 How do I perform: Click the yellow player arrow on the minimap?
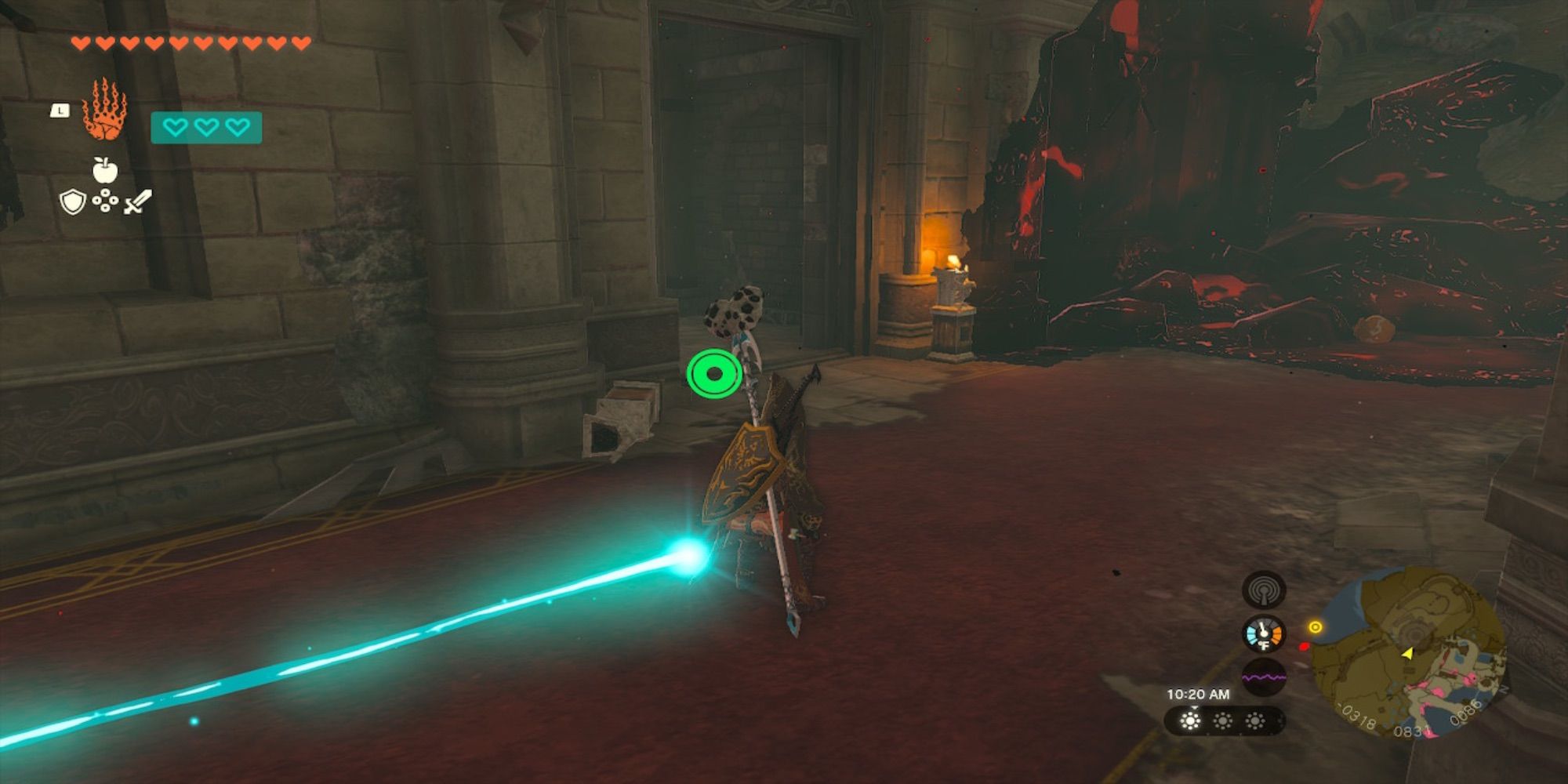tap(1408, 654)
